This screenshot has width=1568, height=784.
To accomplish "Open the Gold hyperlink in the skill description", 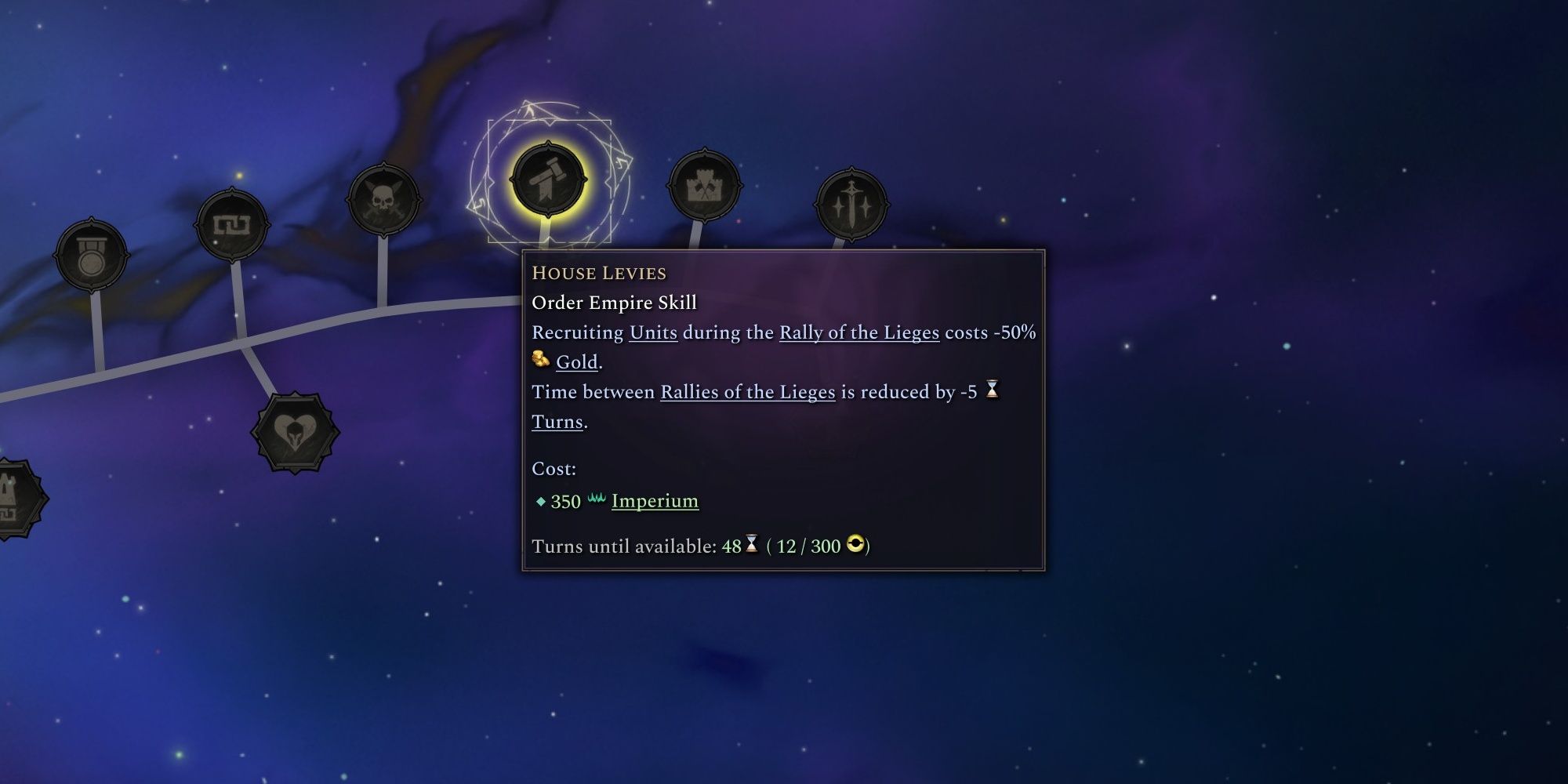I will pos(577,362).
